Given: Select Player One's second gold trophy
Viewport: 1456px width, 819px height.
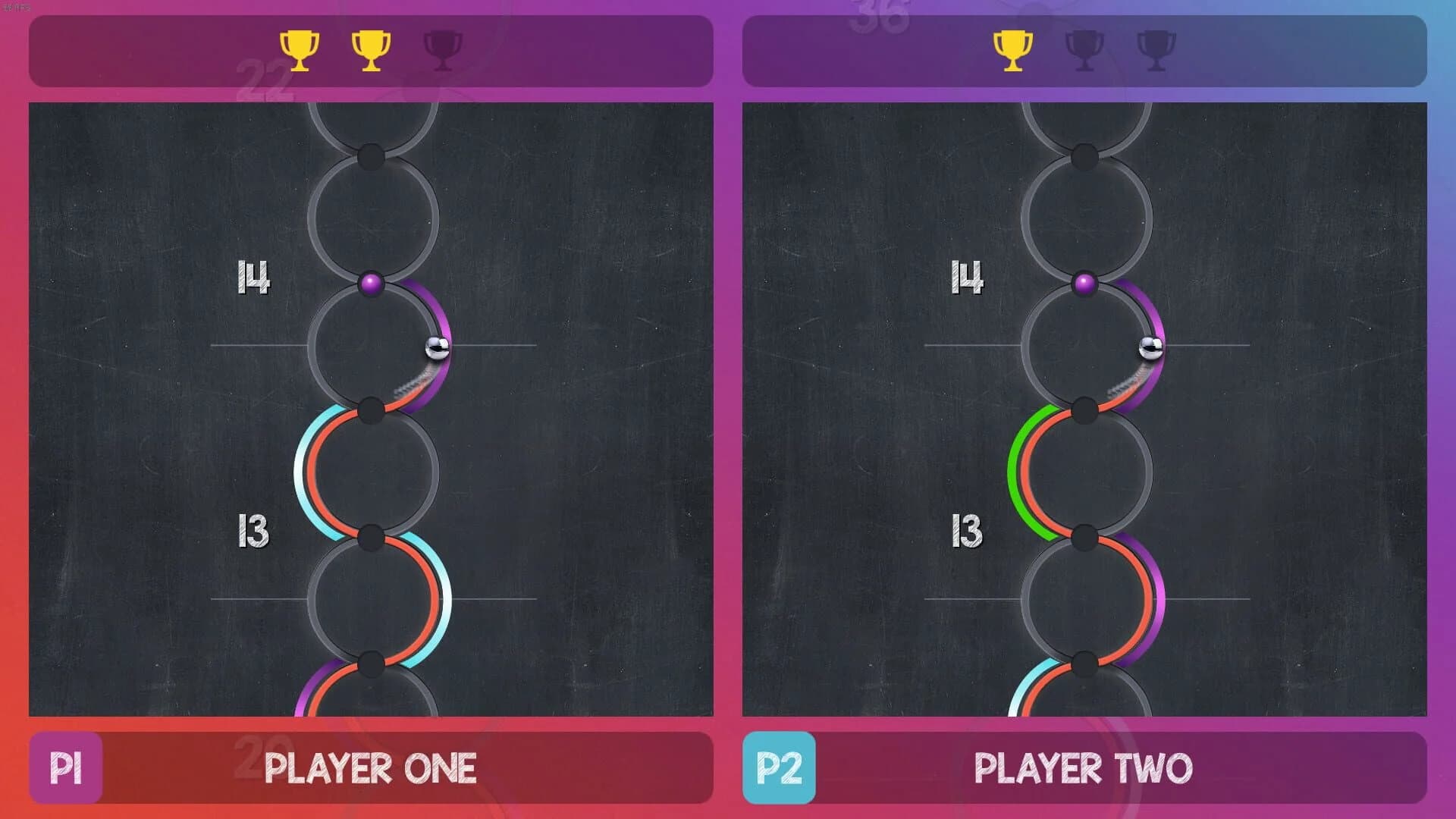Looking at the screenshot, I should pos(369,49).
